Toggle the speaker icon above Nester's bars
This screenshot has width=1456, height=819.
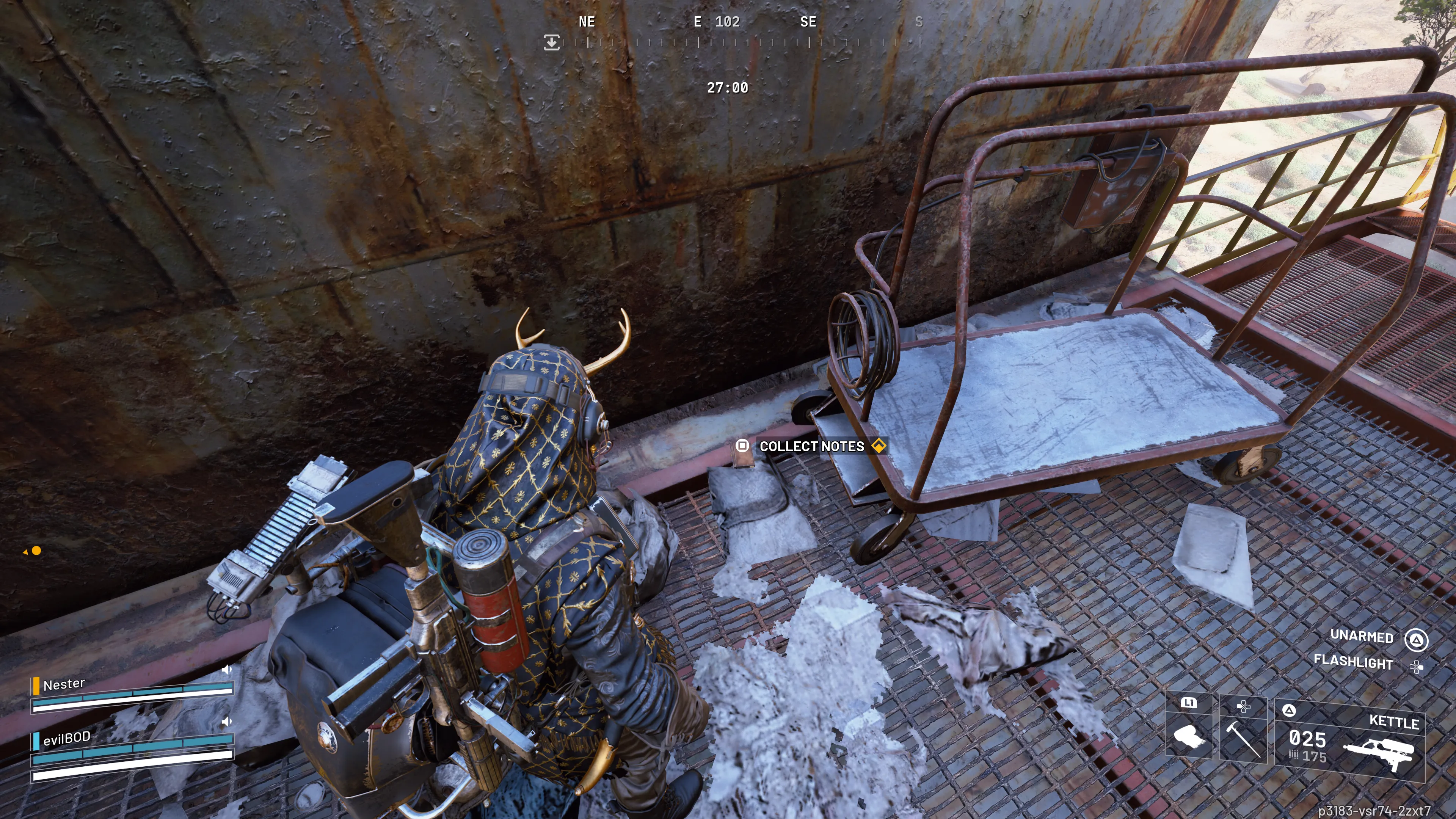(x=227, y=669)
